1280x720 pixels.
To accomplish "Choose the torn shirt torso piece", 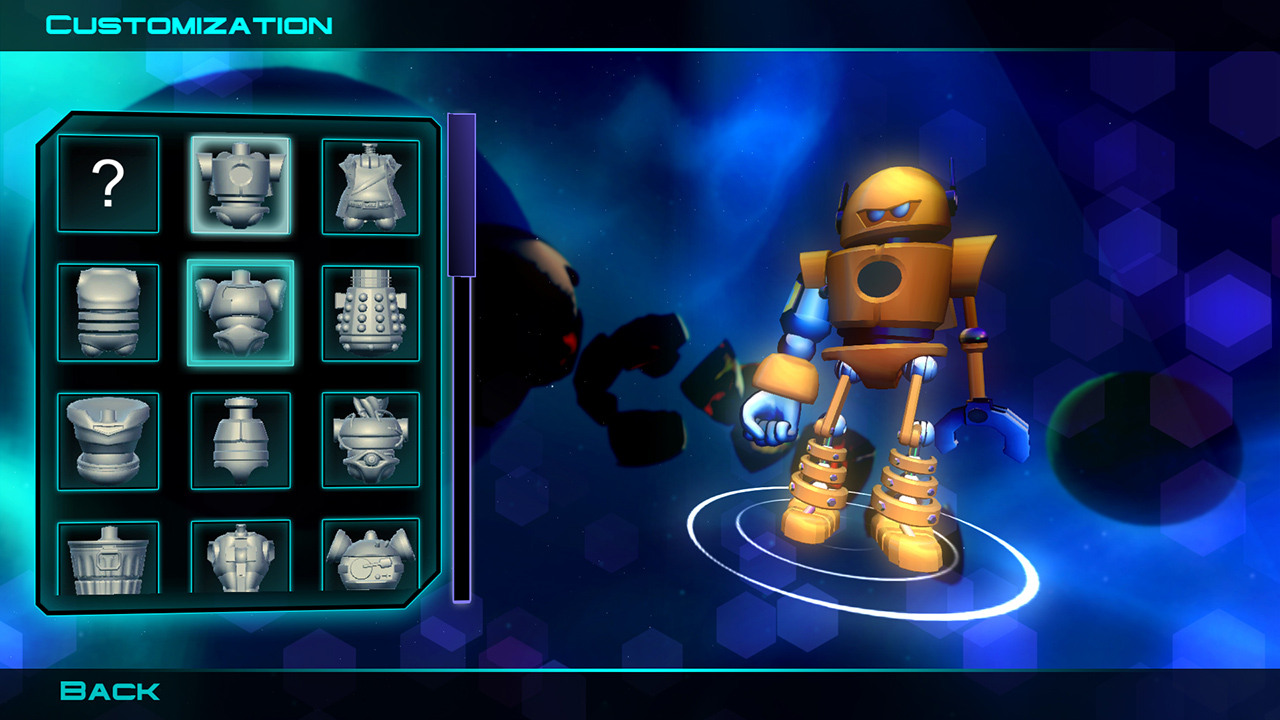I will (x=370, y=183).
